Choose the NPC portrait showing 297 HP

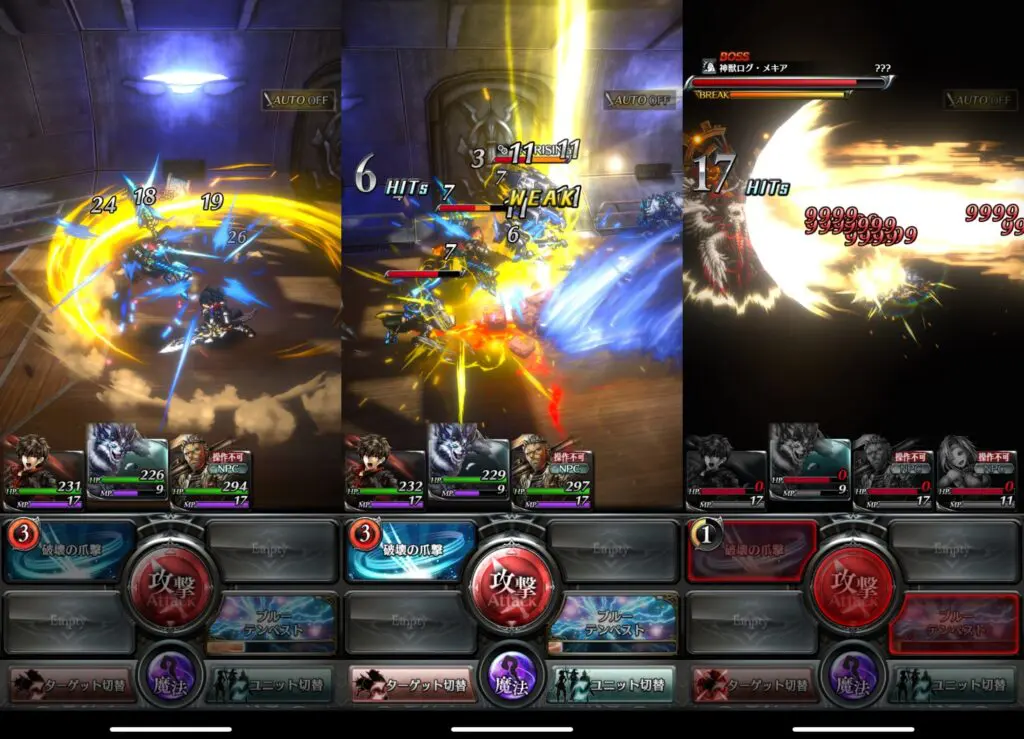coord(552,468)
